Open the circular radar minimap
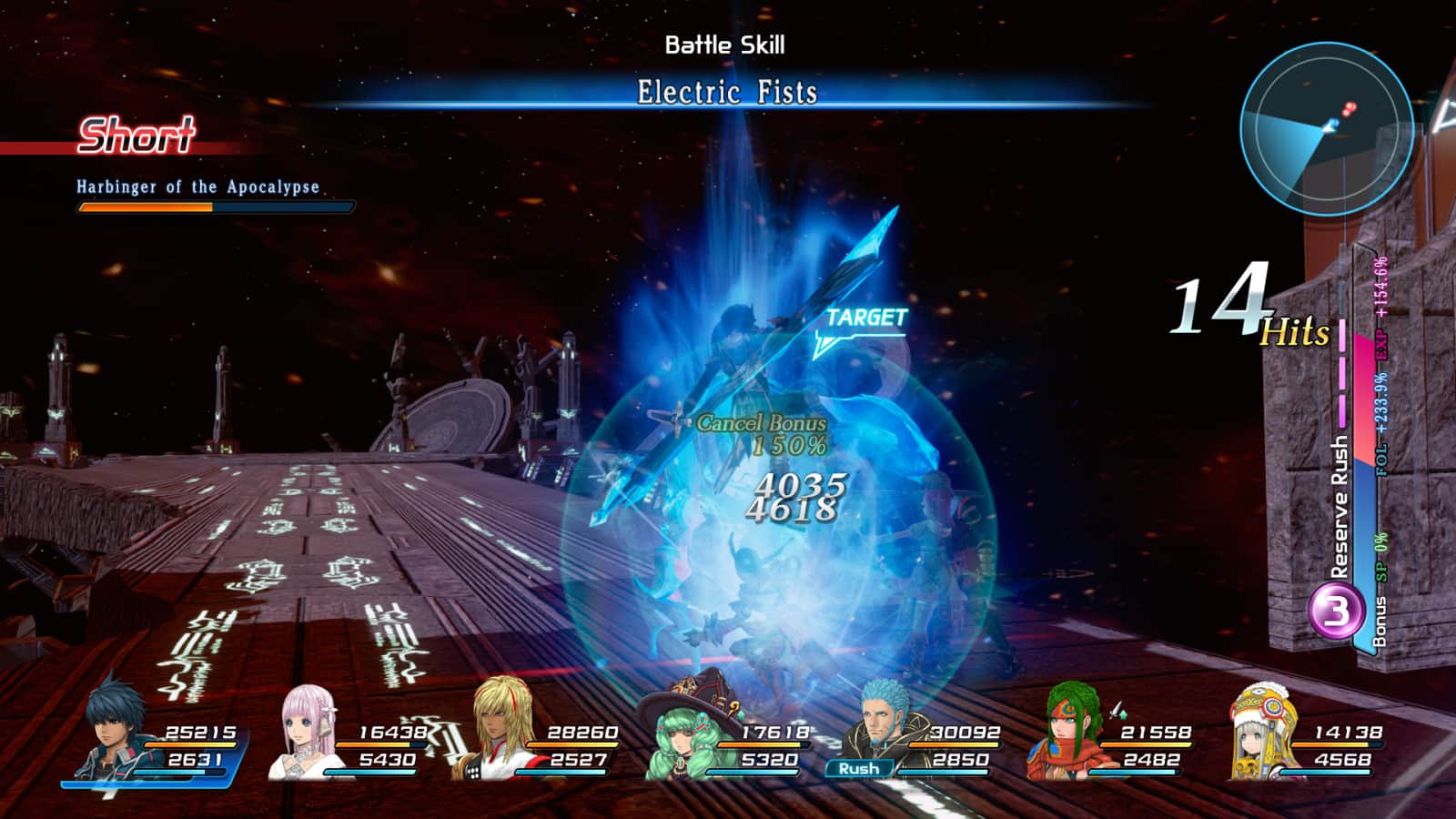The image size is (1456, 819). [1325, 128]
